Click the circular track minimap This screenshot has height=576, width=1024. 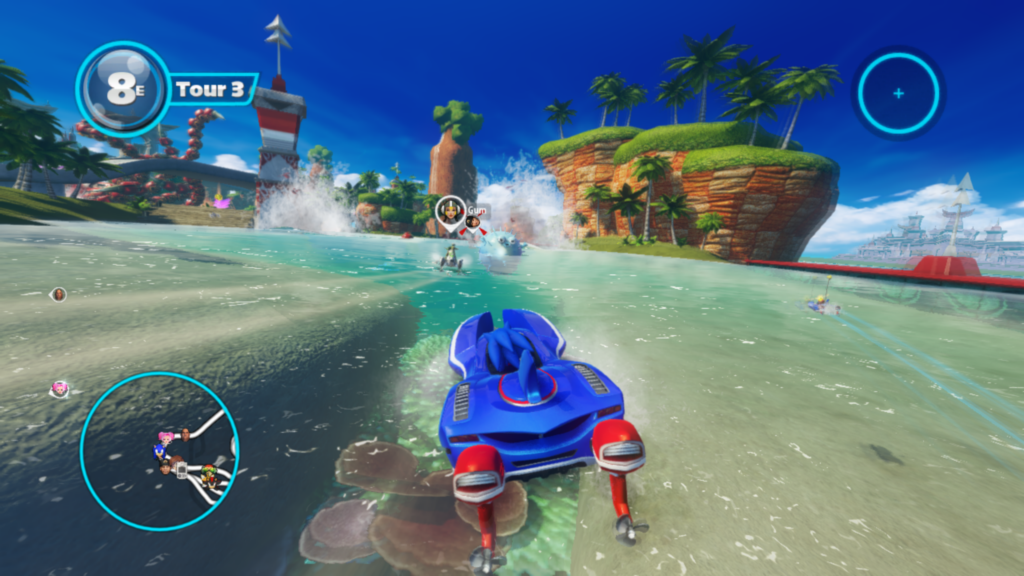pos(159,451)
